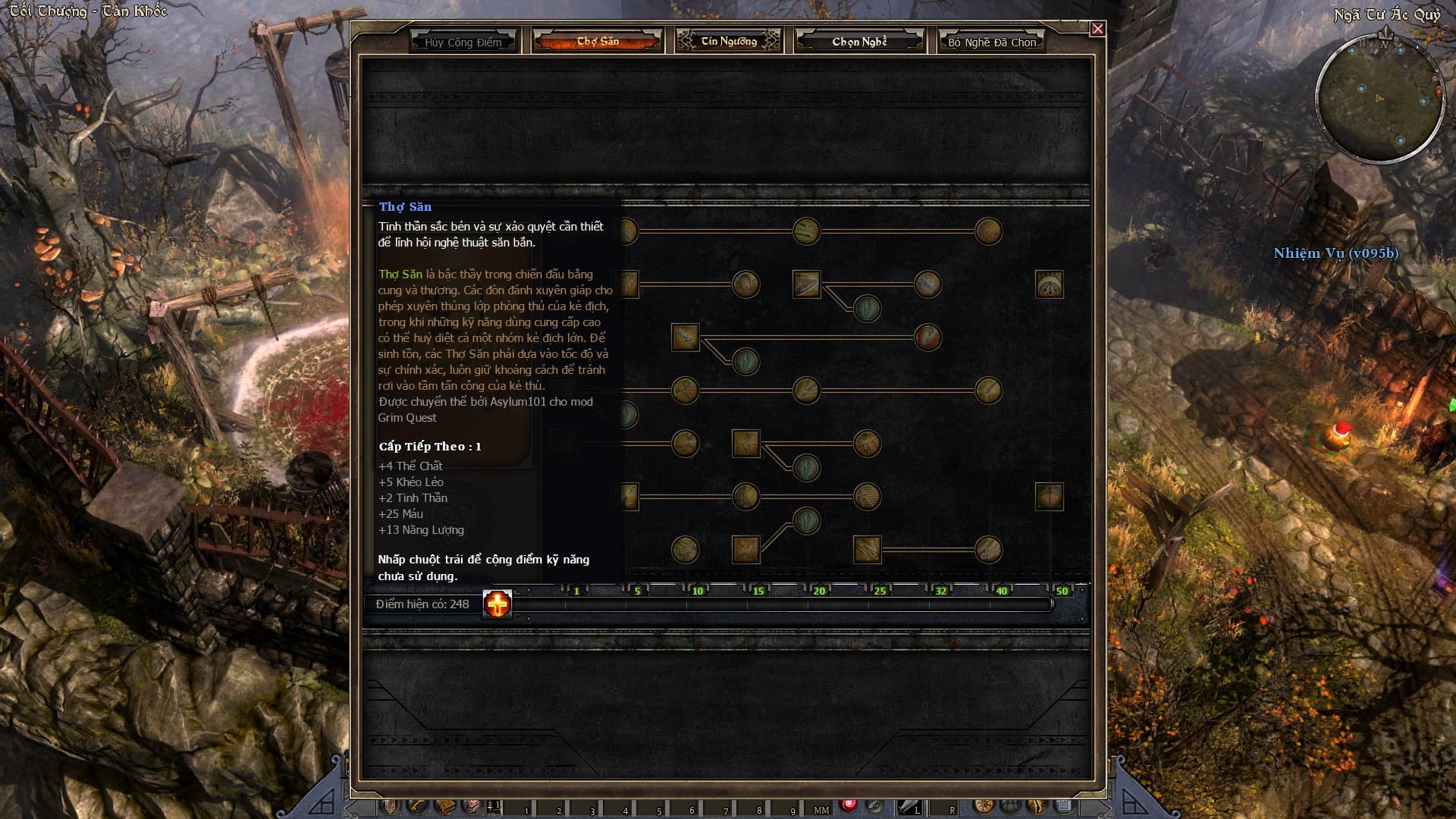Screen dimensions: 1456x819
Task: Open the book icon on bottom bar
Action: click(x=444, y=806)
